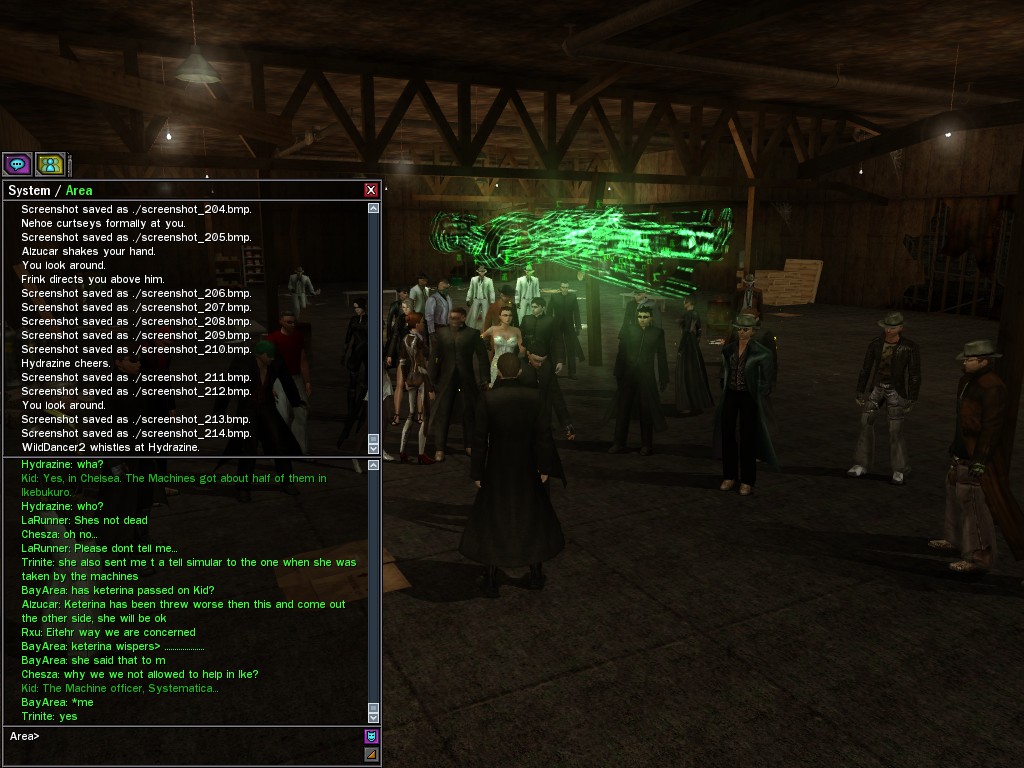Open the purple speech bubble chat icon
This screenshot has height=768, width=1024.
17,164
